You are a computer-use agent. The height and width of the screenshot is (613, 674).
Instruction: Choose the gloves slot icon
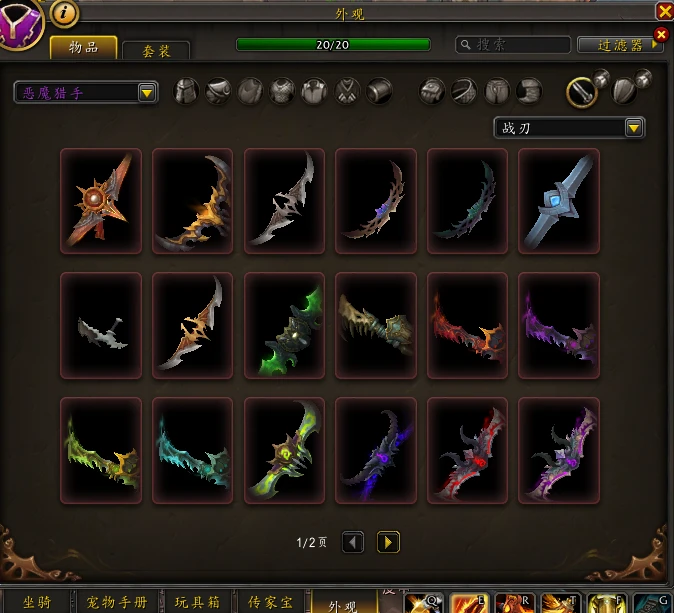tap(432, 92)
